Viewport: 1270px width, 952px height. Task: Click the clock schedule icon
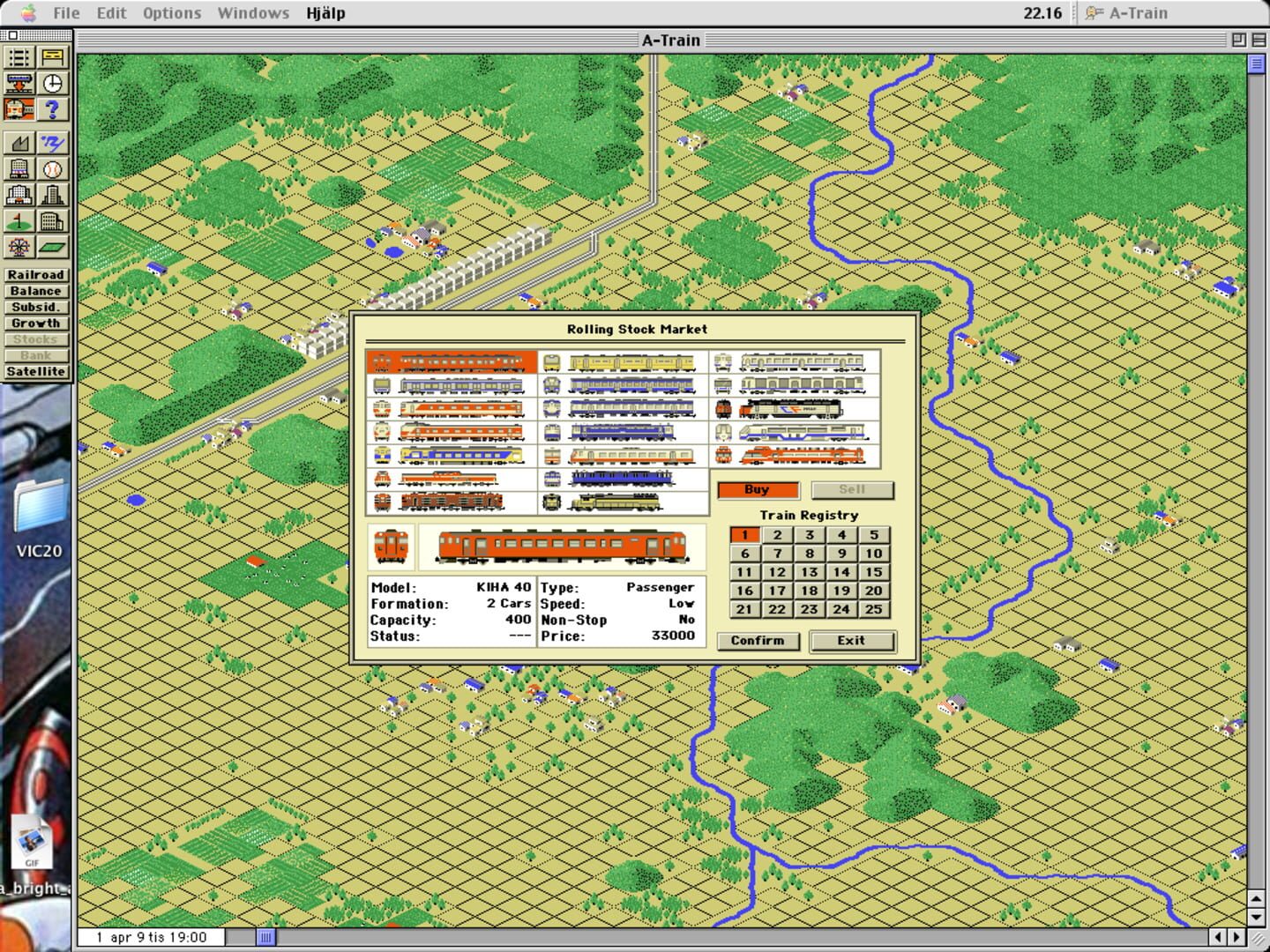pyautogui.click(x=53, y=84)
